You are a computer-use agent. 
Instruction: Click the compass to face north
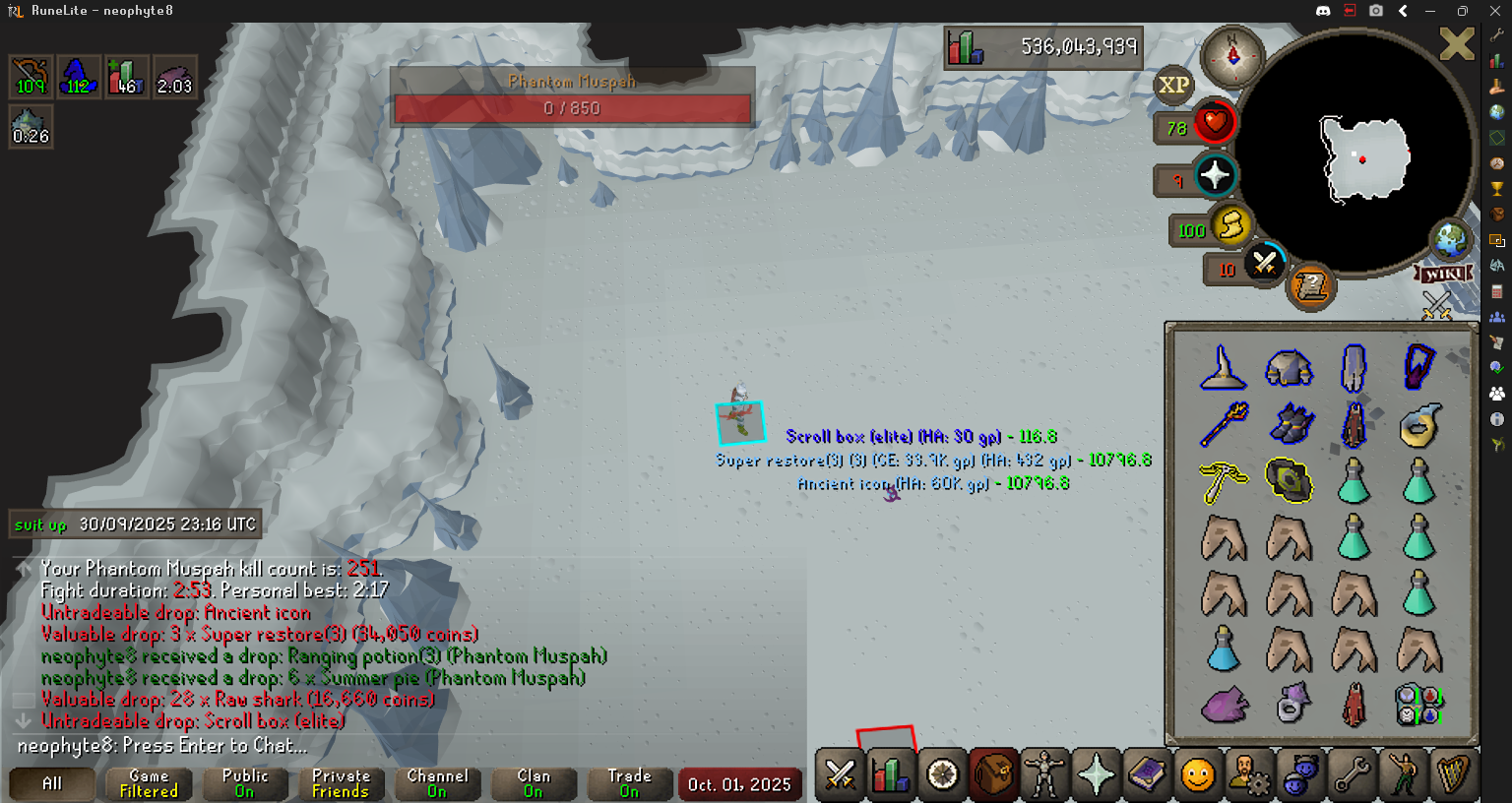pyautogui.click(x=1231, y=56)
